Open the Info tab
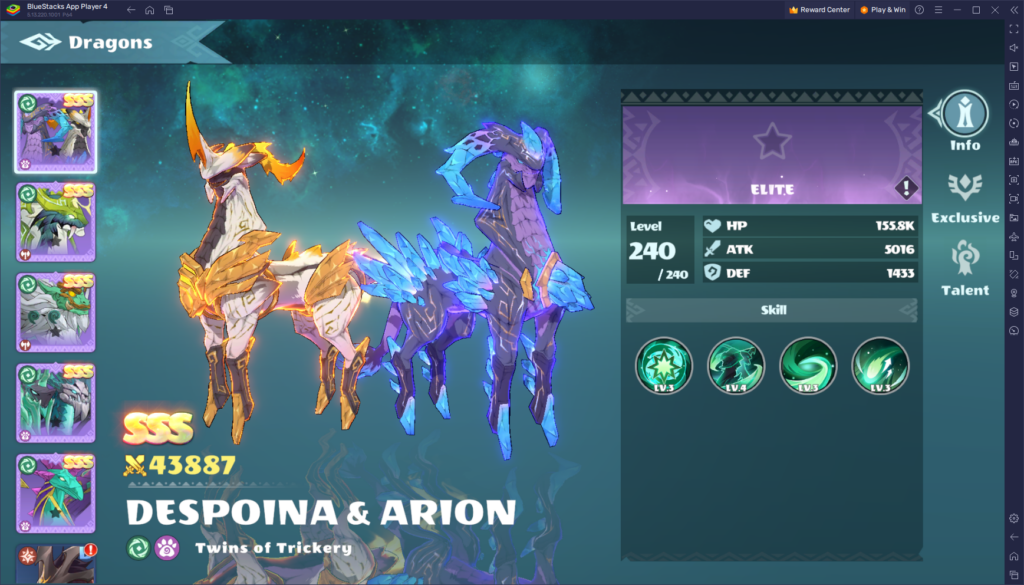The width and height of the screenshot is (1024, 585). 965,120
